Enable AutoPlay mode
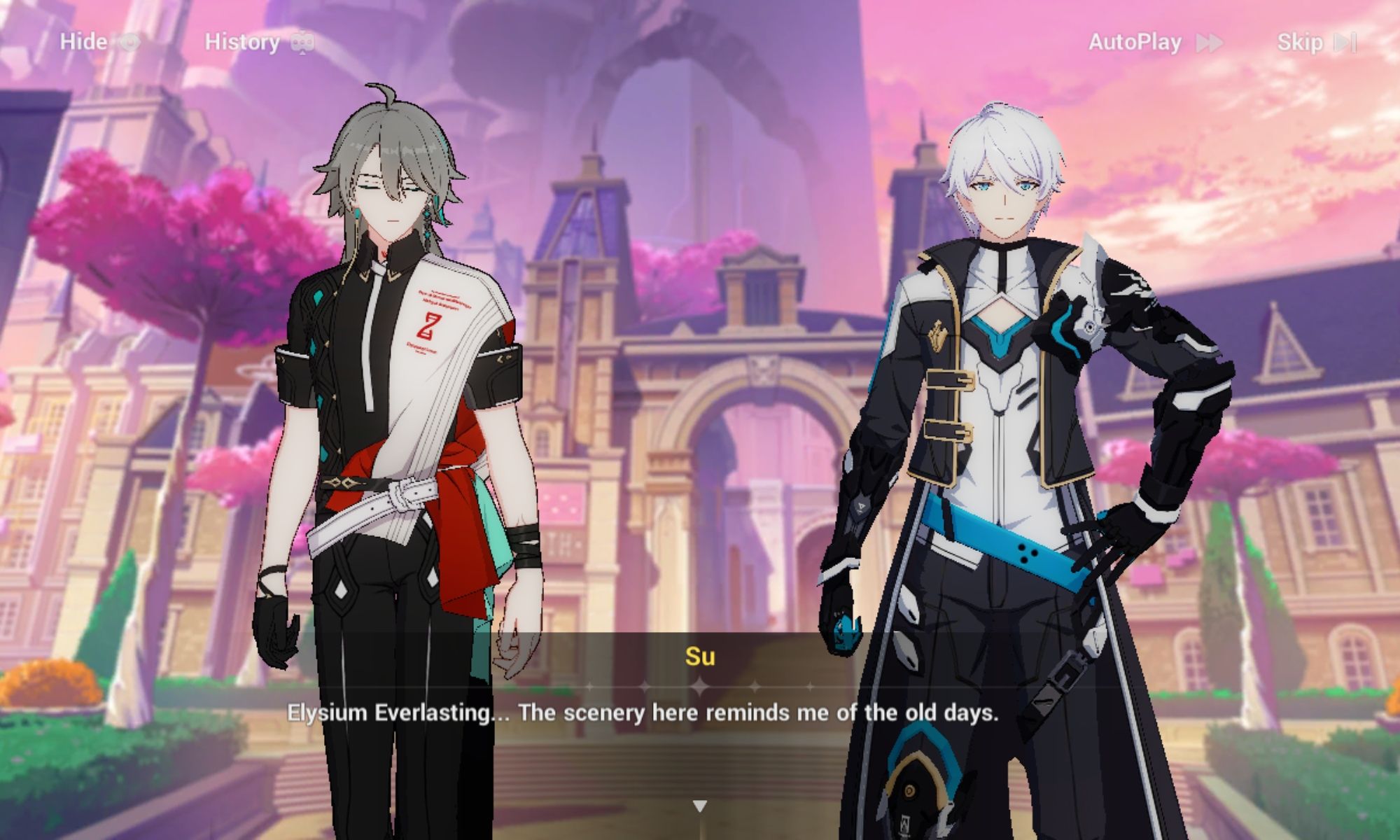This screenshot has width=1400, height=840. pyautogui.click(x=1134, y=42)
